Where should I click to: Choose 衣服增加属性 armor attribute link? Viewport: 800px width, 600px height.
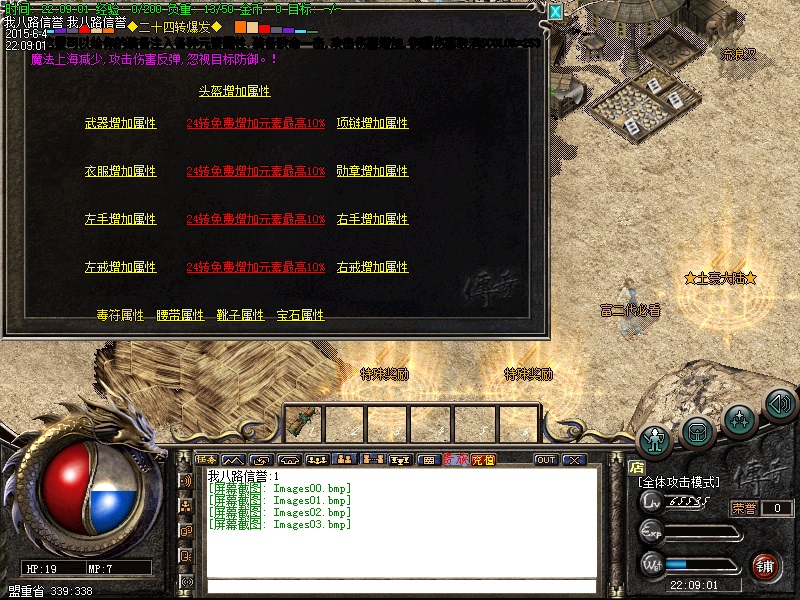121,171
